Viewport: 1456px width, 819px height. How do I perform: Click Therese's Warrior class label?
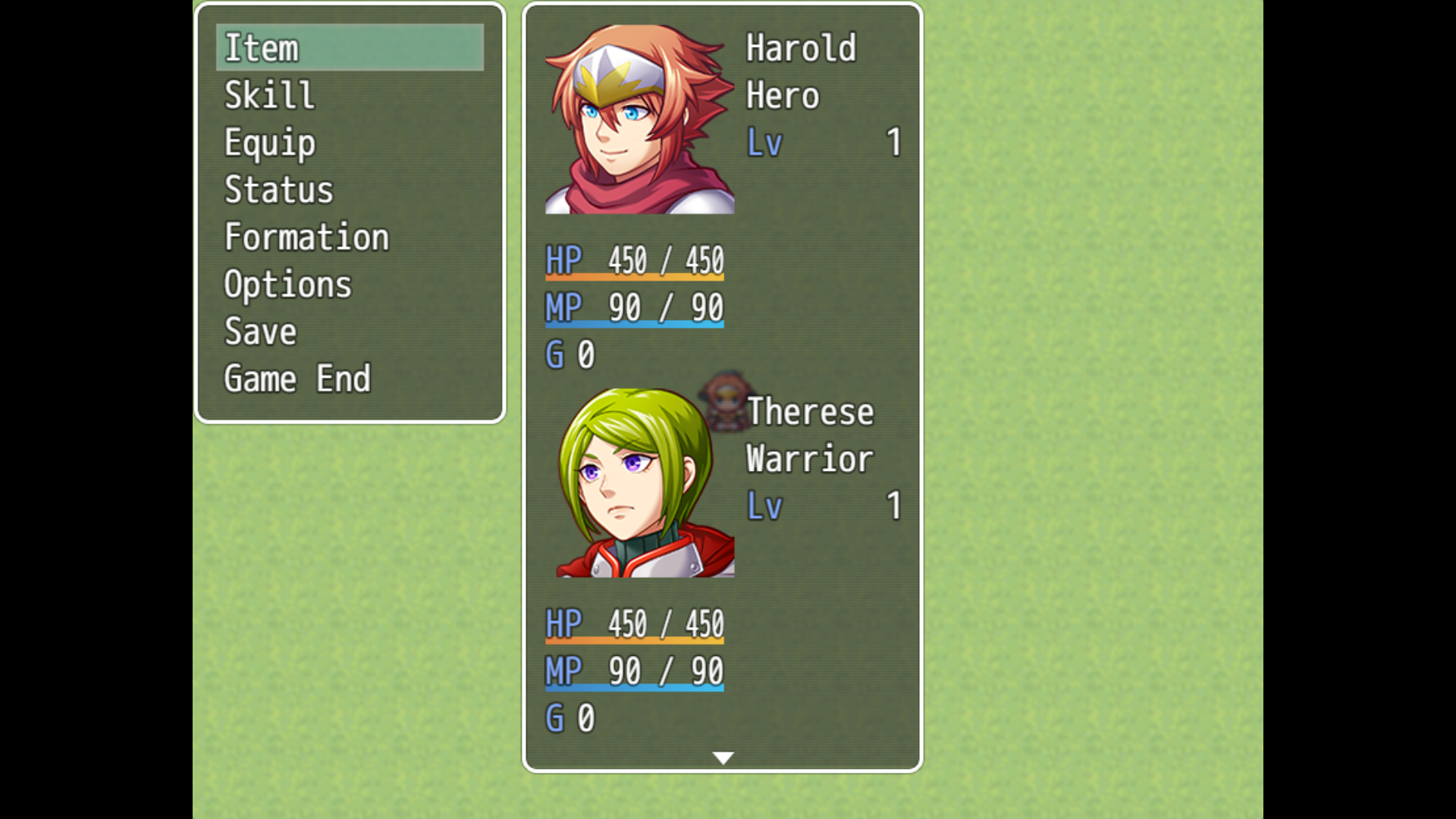coord(808,459)
